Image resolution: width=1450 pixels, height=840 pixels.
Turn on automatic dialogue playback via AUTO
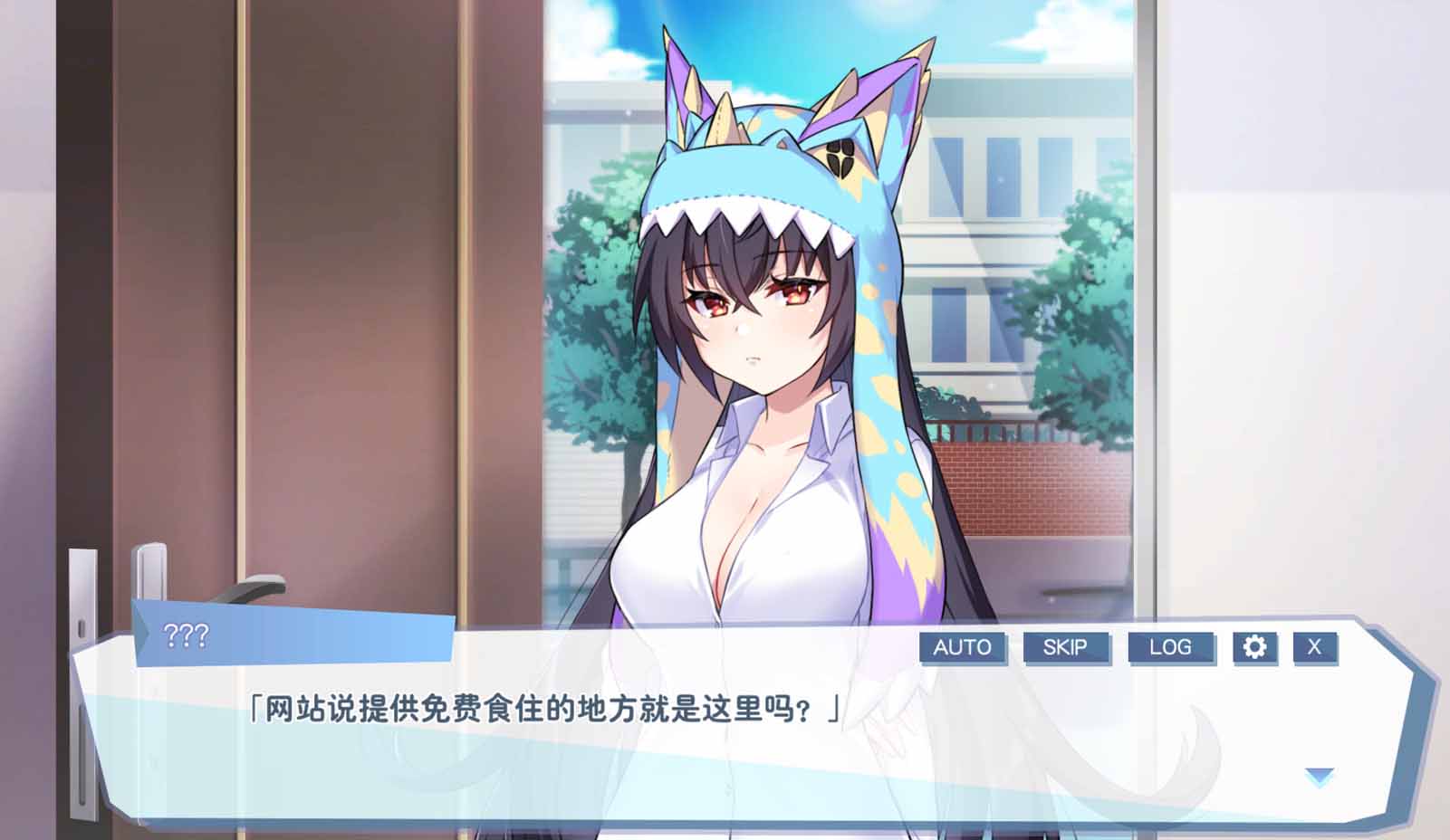[x=964, y=648]
